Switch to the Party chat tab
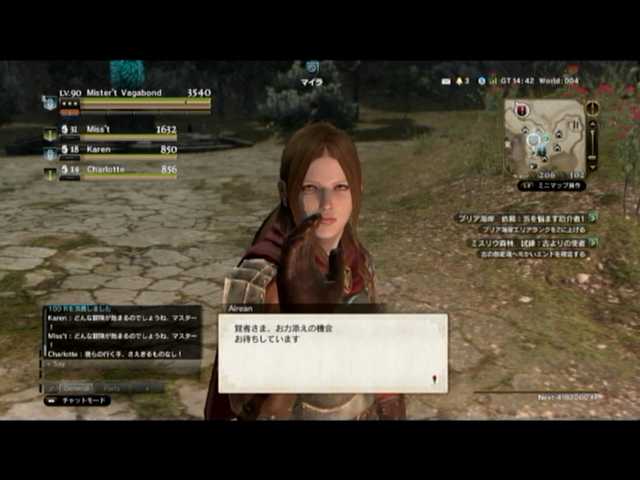 pyautogui.click(x=112, y=387)
